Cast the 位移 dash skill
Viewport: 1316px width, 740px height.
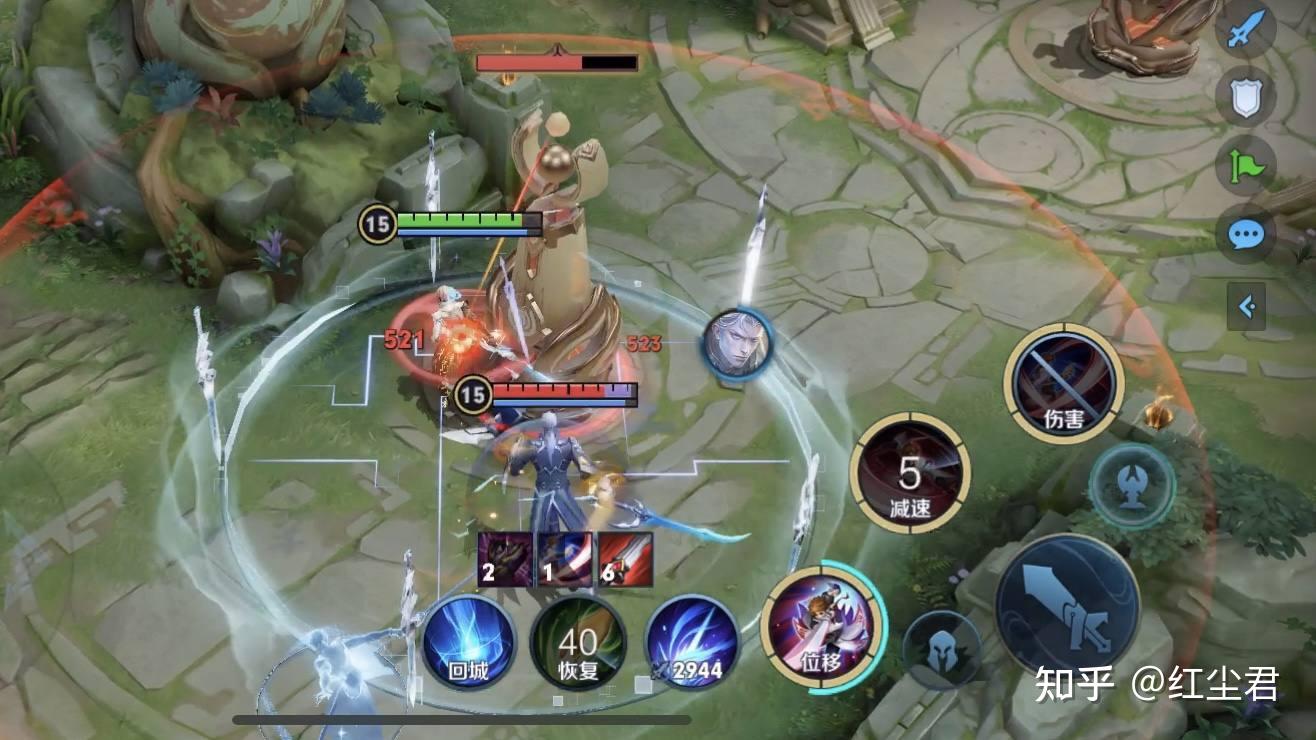822,627
